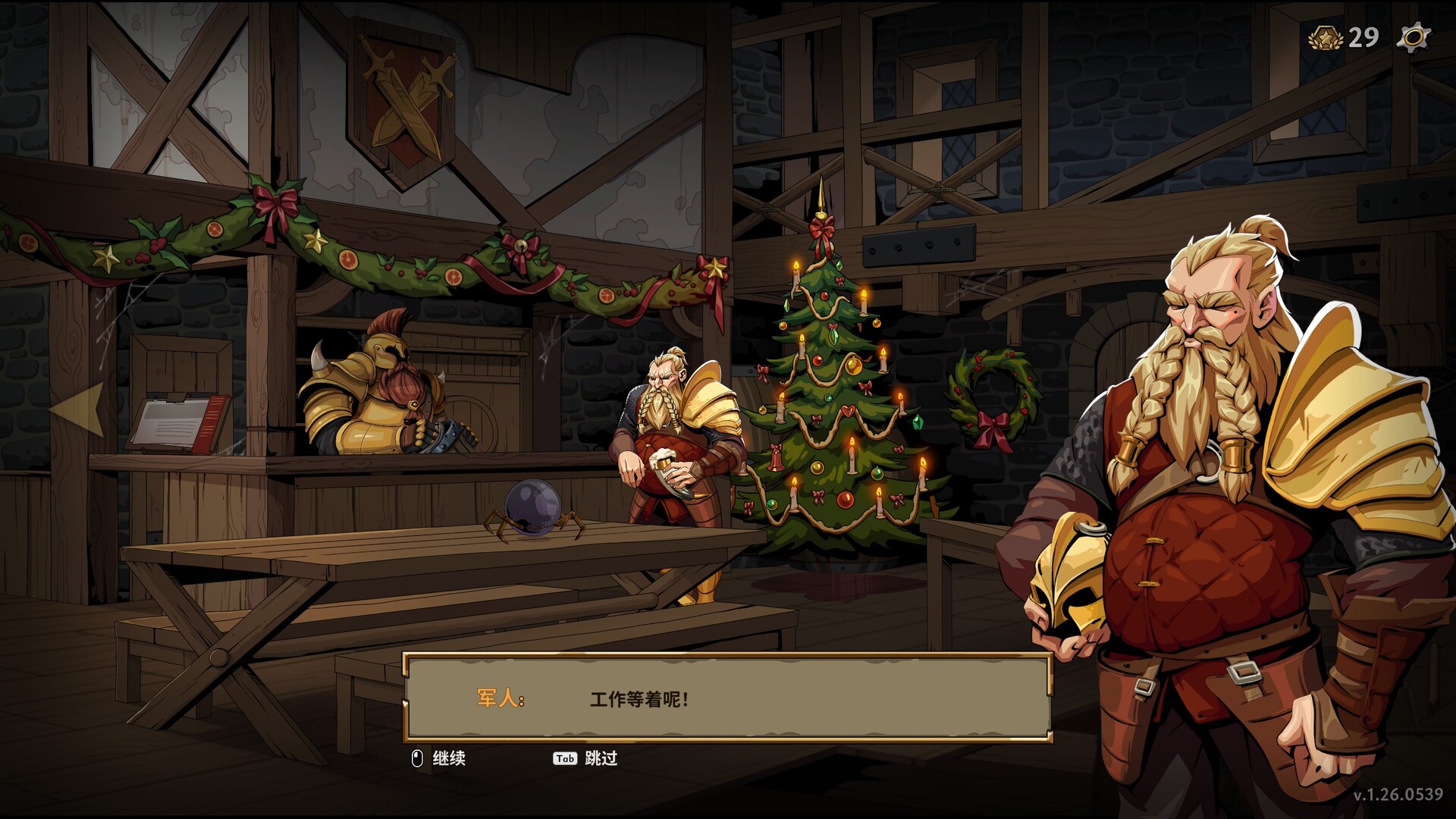Click 继续 to continue the dialogue

point(450,758)
